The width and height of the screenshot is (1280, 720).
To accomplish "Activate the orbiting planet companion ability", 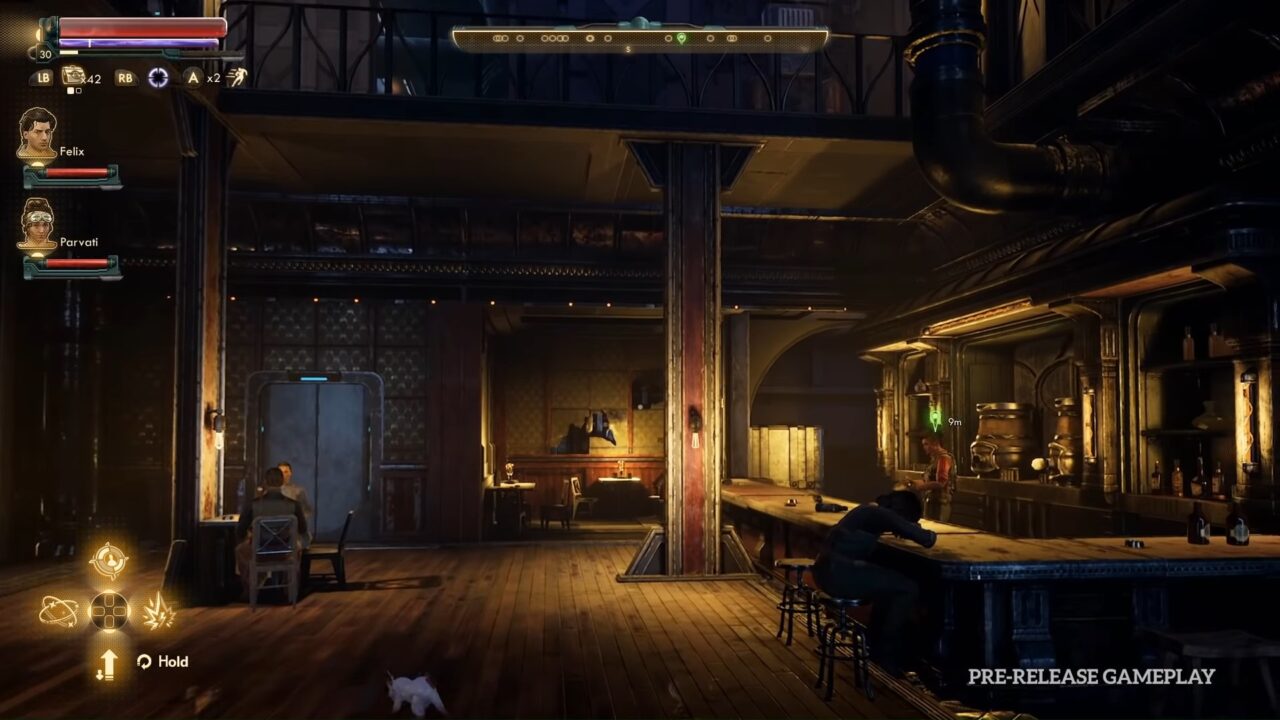I will (x=58, y=610).
